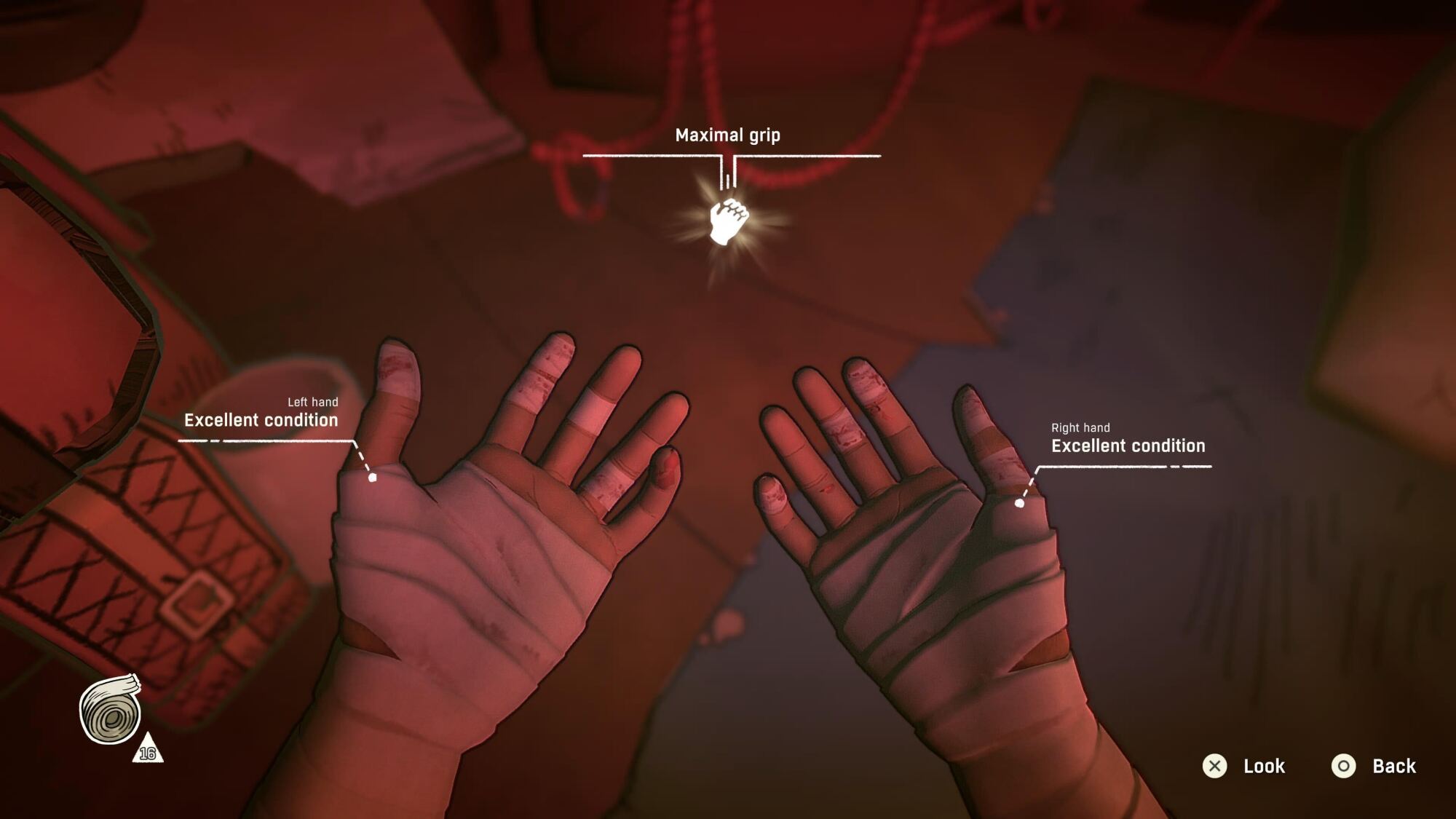Click the circle button icon near Back
The image size is (1456, 819).
[1345, 766]
